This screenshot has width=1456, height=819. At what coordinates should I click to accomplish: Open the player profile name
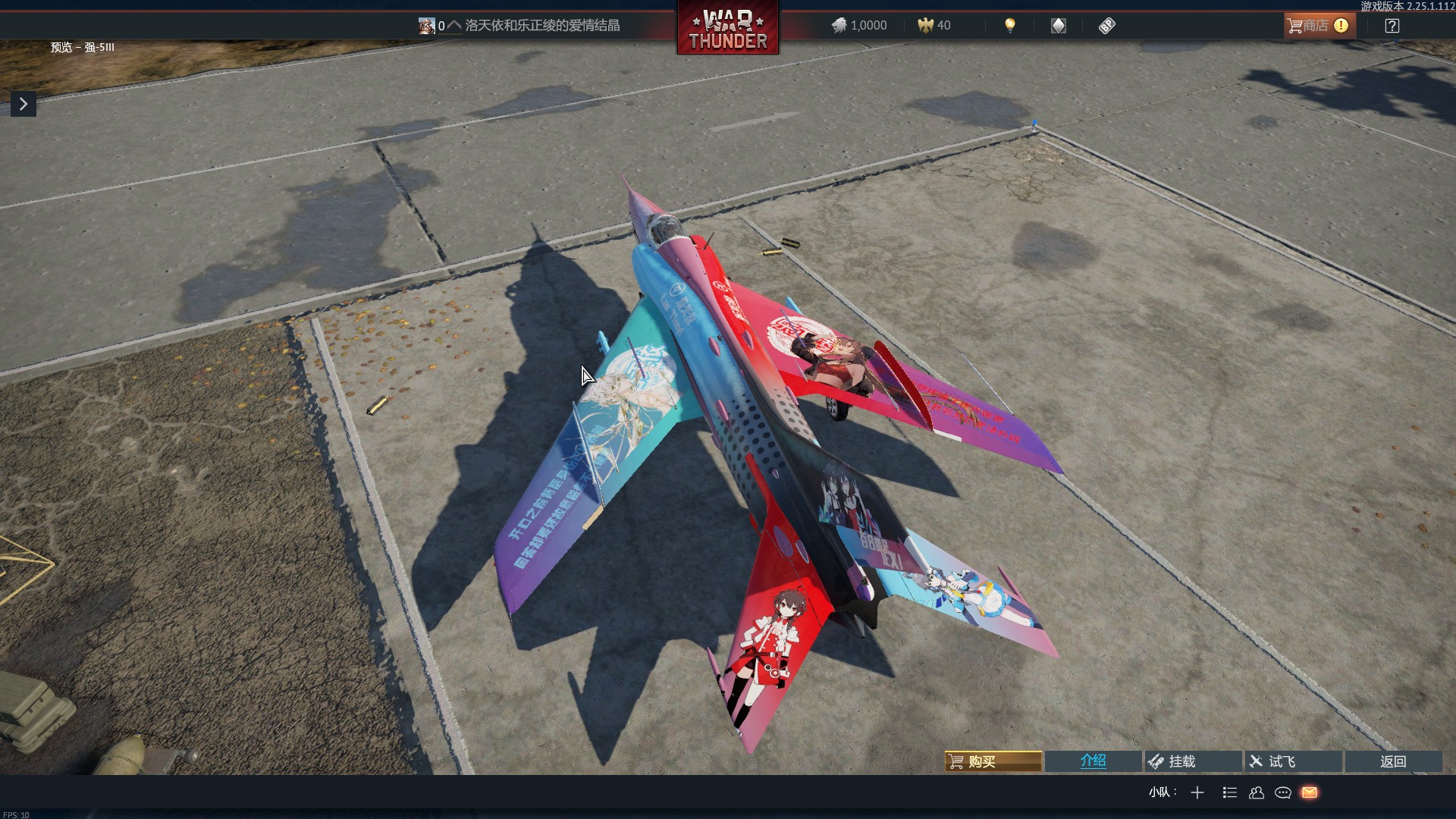(541, 26)
